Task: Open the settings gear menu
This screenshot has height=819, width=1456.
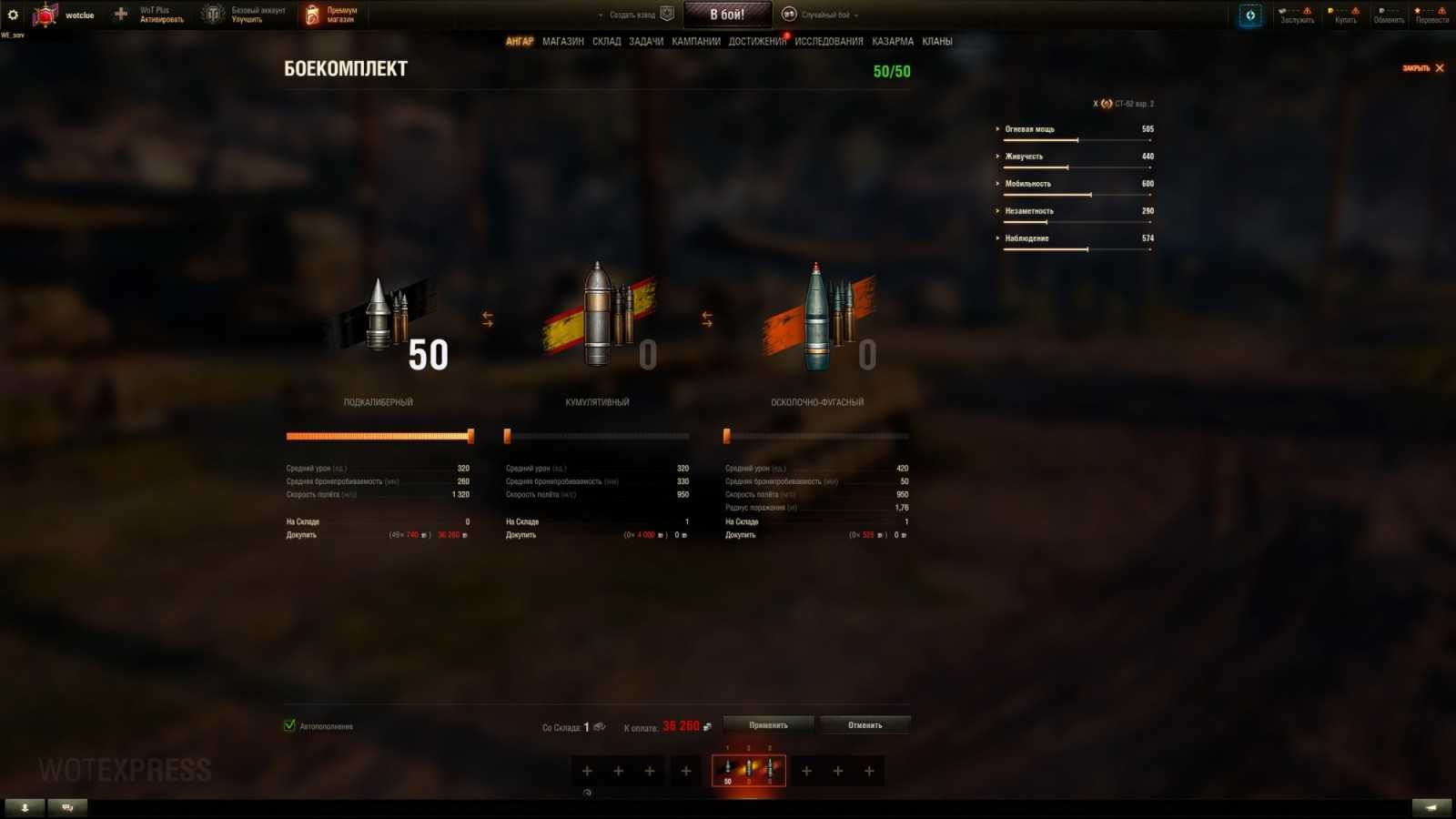Action: pos(12,14)
